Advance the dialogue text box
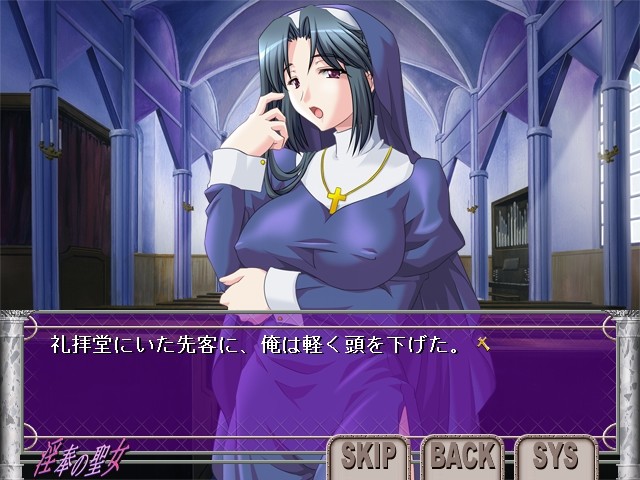Image resolution: width=640 pixels, height=480 pixels. click(320, 370)
